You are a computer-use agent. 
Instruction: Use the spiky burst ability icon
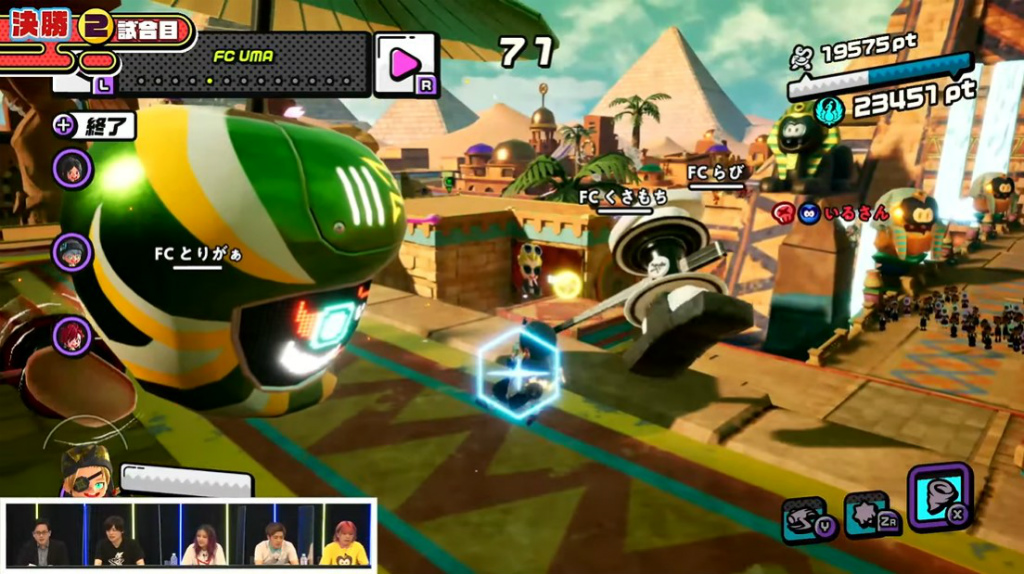[866, 516]
